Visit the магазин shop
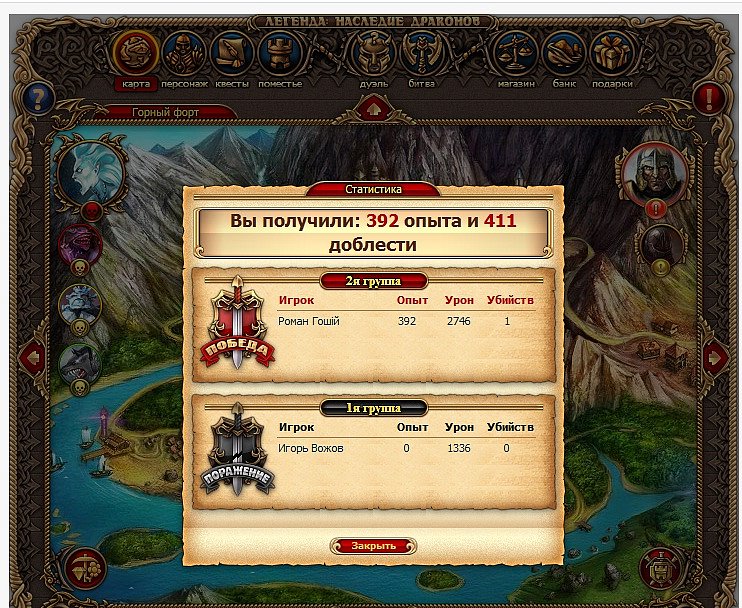 (x=516, y=54)
